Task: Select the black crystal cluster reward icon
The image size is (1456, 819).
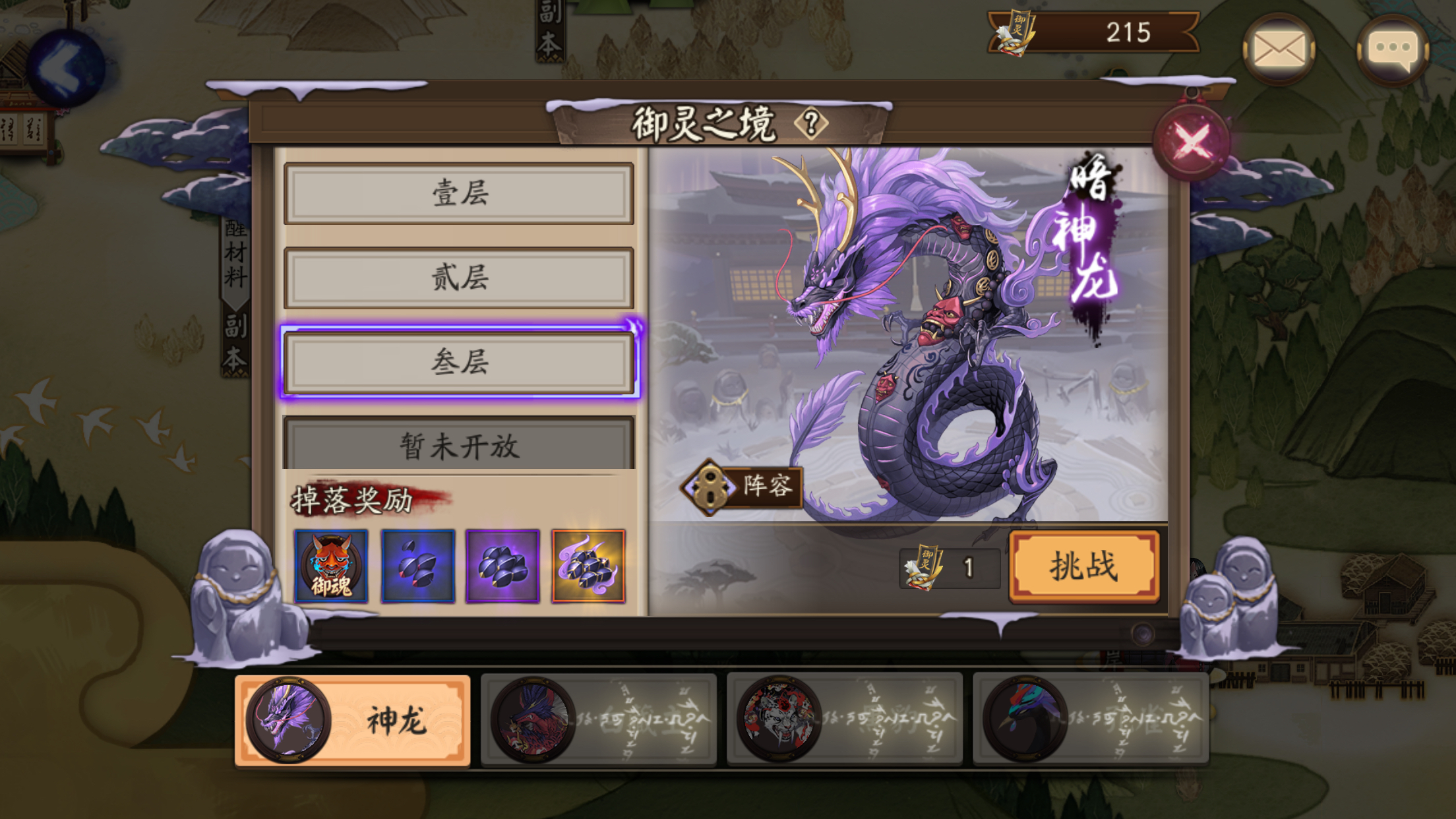Action: point(504,566)
